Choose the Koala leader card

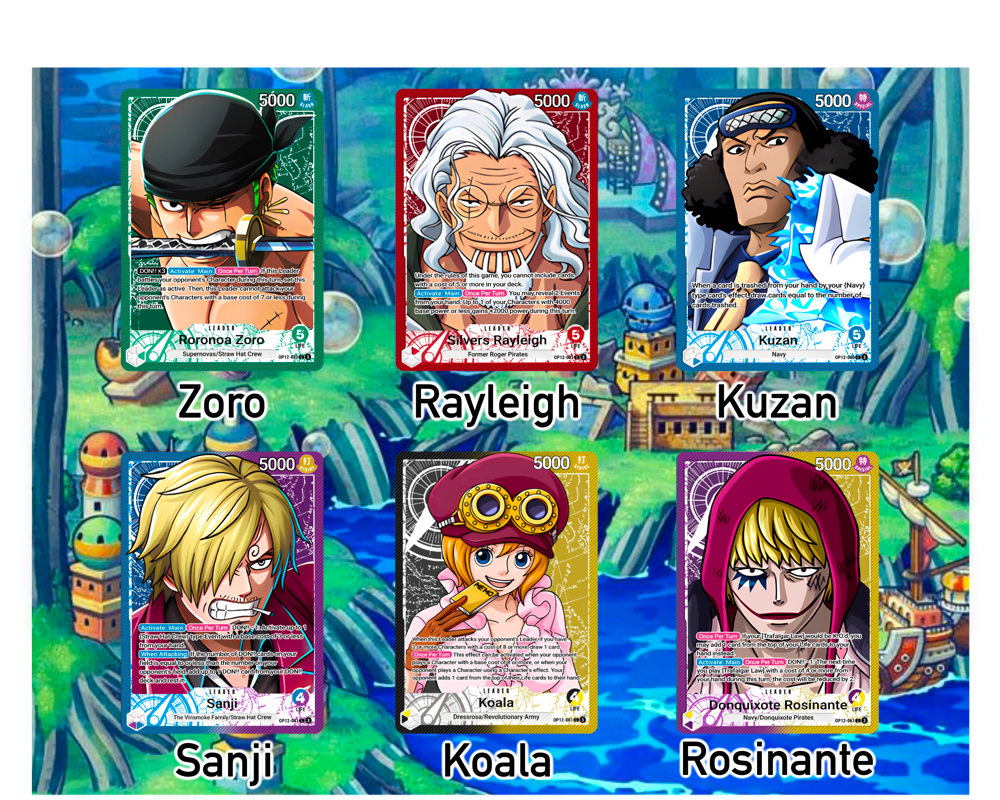coord(496,592)
